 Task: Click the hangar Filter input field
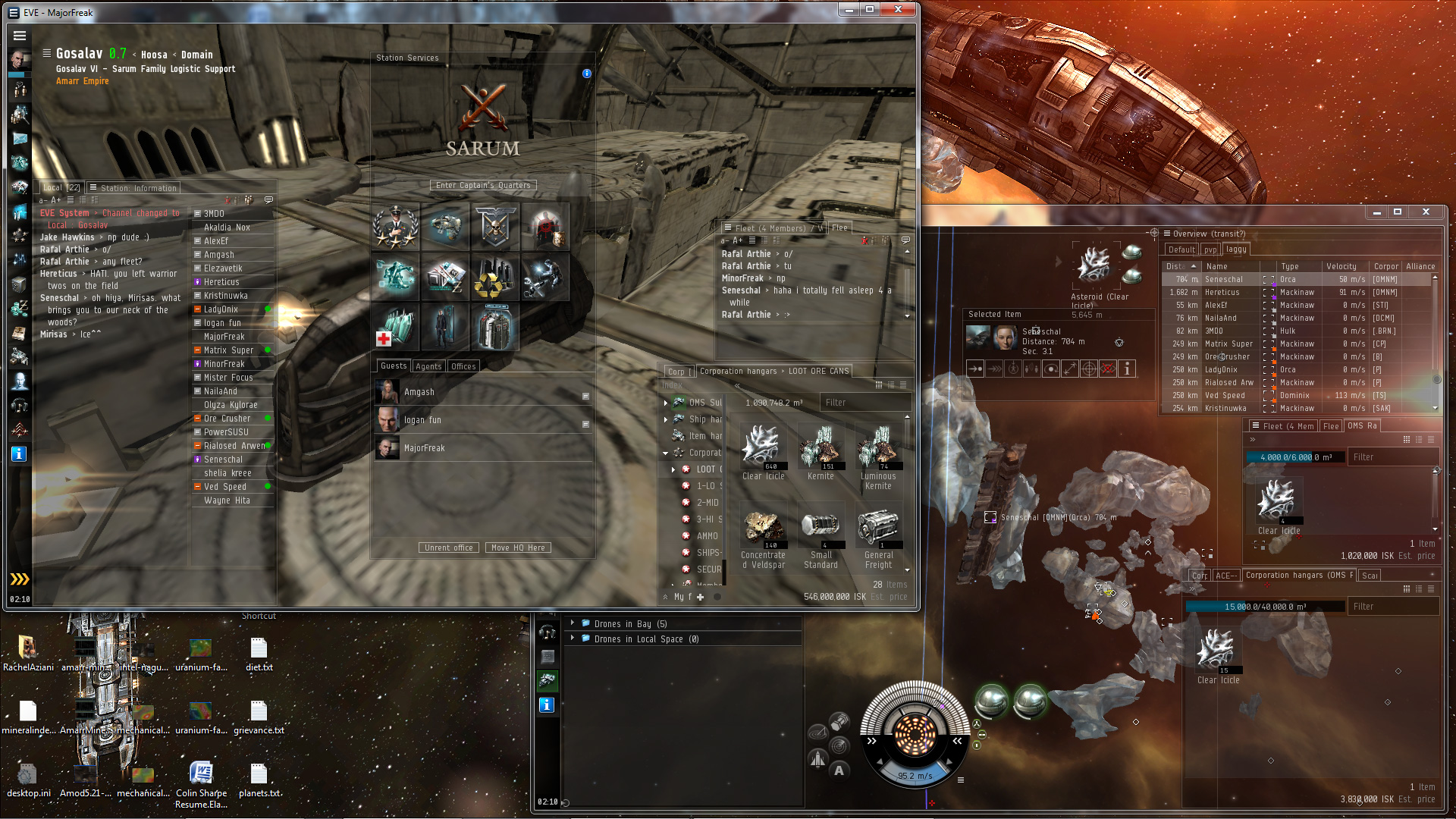(864, 403)
